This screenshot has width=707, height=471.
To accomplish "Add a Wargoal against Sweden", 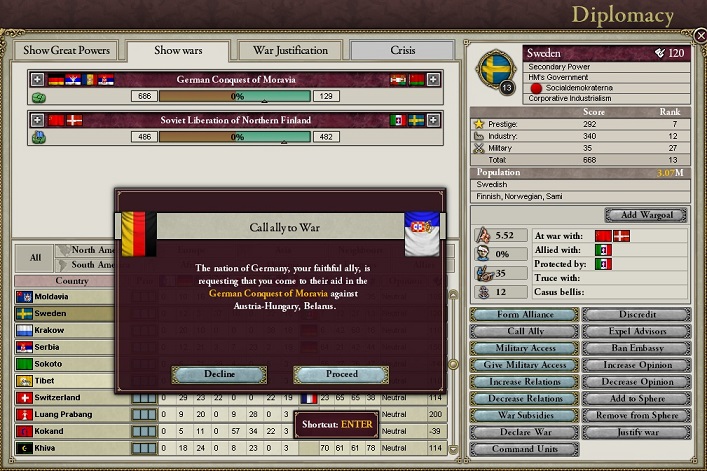I will (645, 215).
